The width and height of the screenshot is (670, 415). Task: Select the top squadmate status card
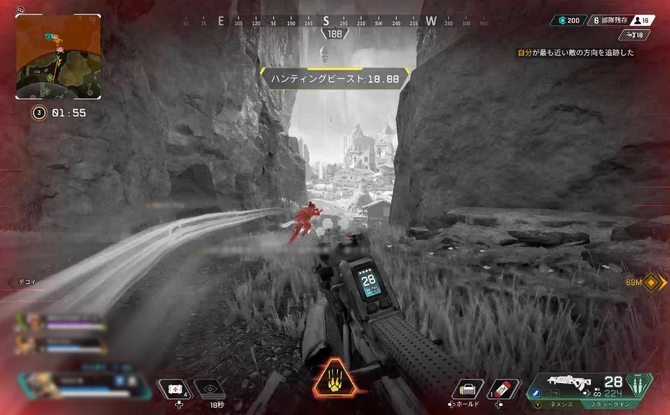point(58,323)
